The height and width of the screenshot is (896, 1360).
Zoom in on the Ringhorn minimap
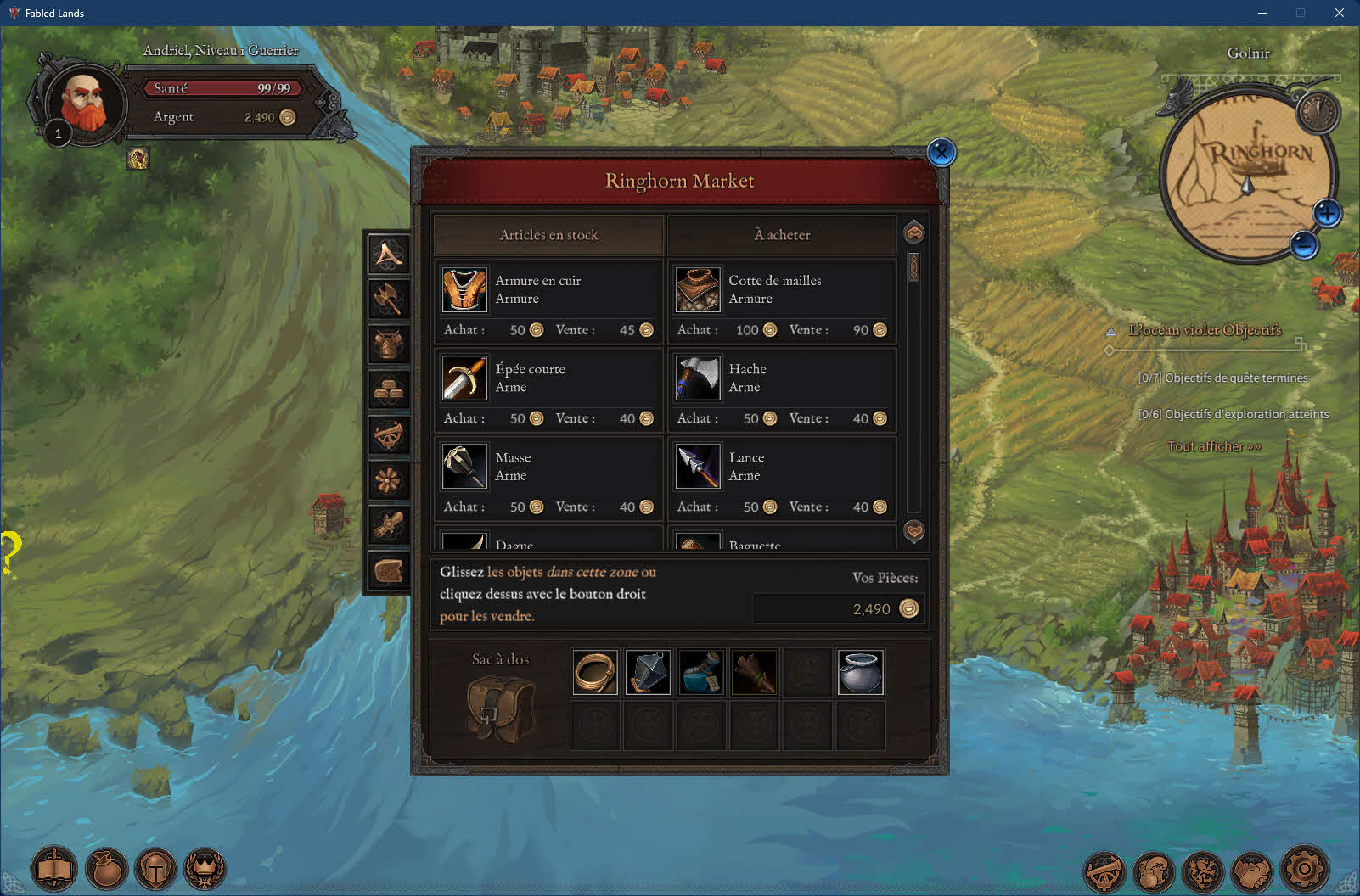[1327, 213]
